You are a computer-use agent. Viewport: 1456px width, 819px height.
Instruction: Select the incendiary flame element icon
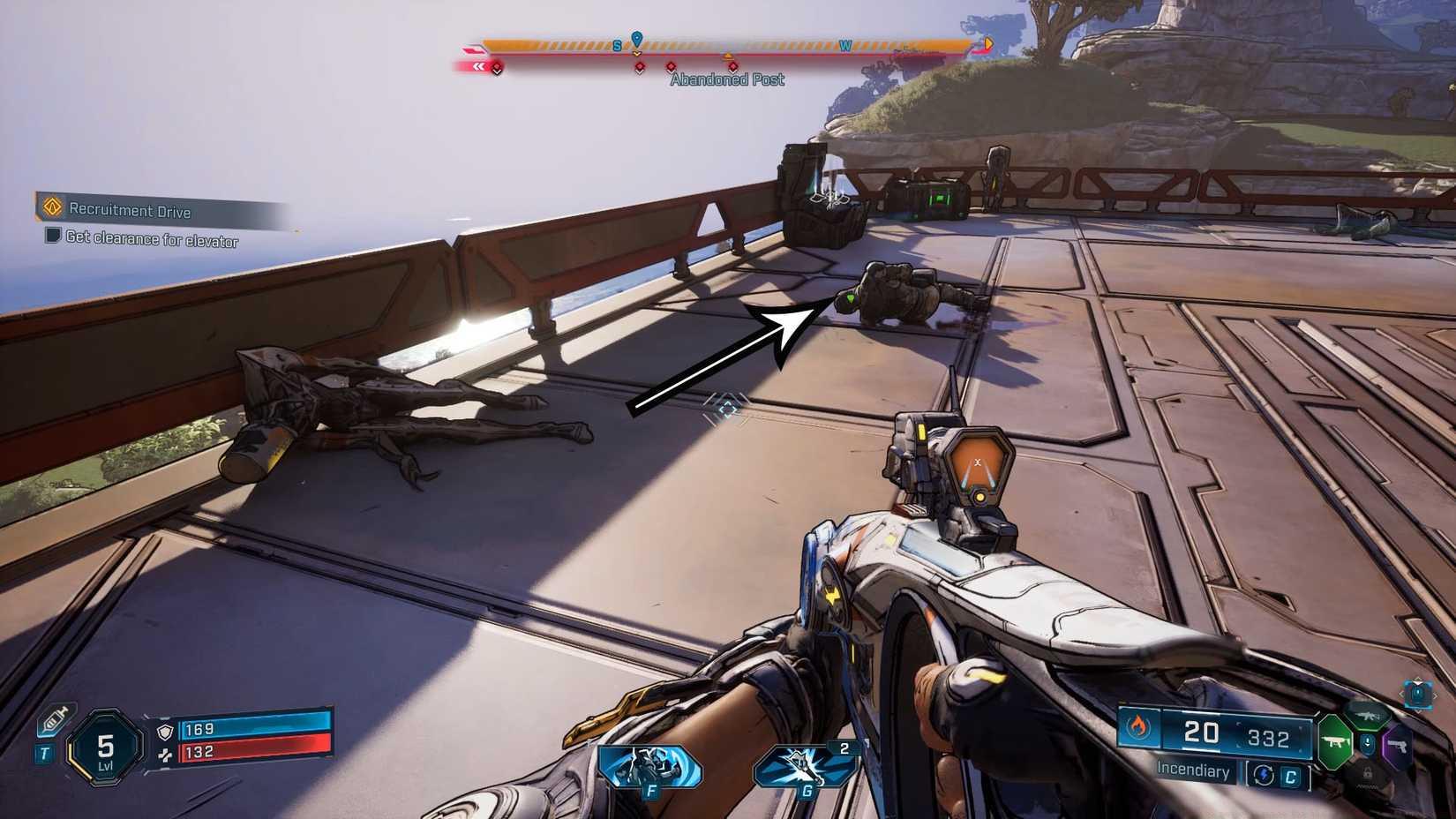pyautogui.click(x=1138, y=727)
